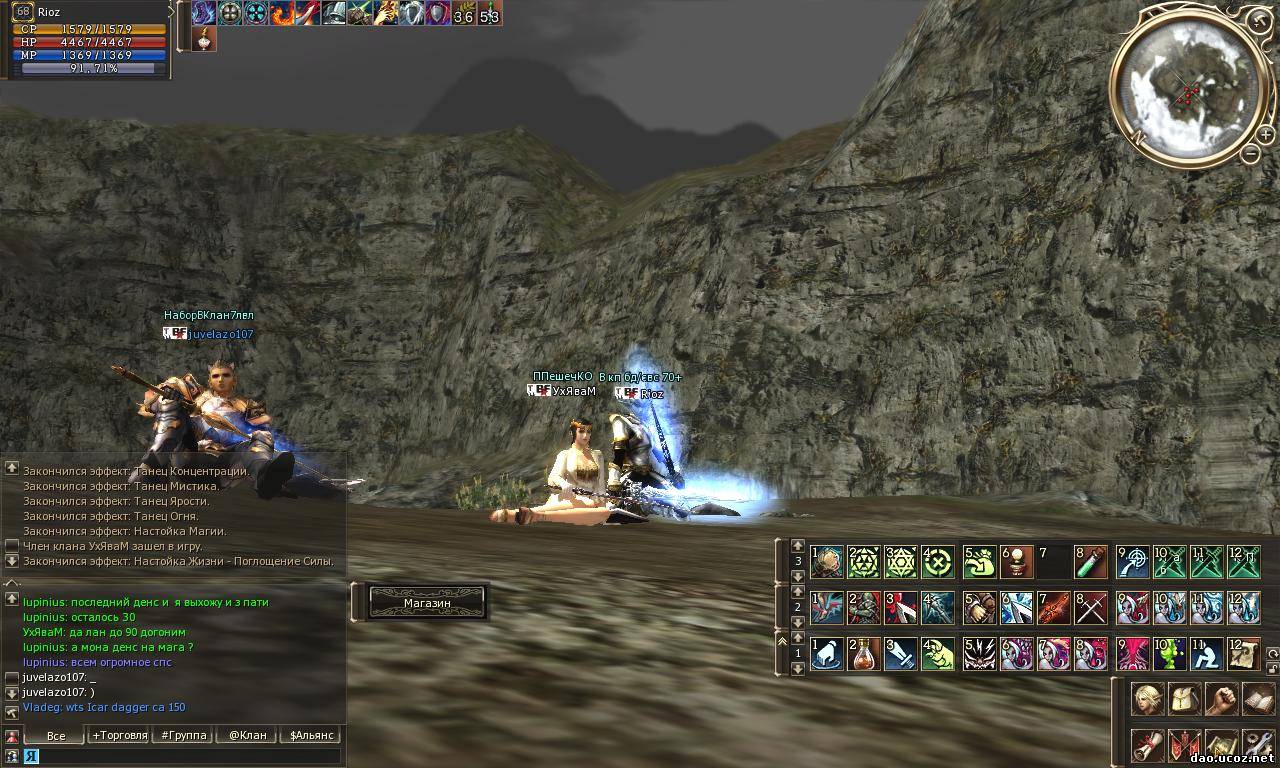Click the circular minimap
Viewport: 1280px width, 768px height.
tap(1187, 88)
